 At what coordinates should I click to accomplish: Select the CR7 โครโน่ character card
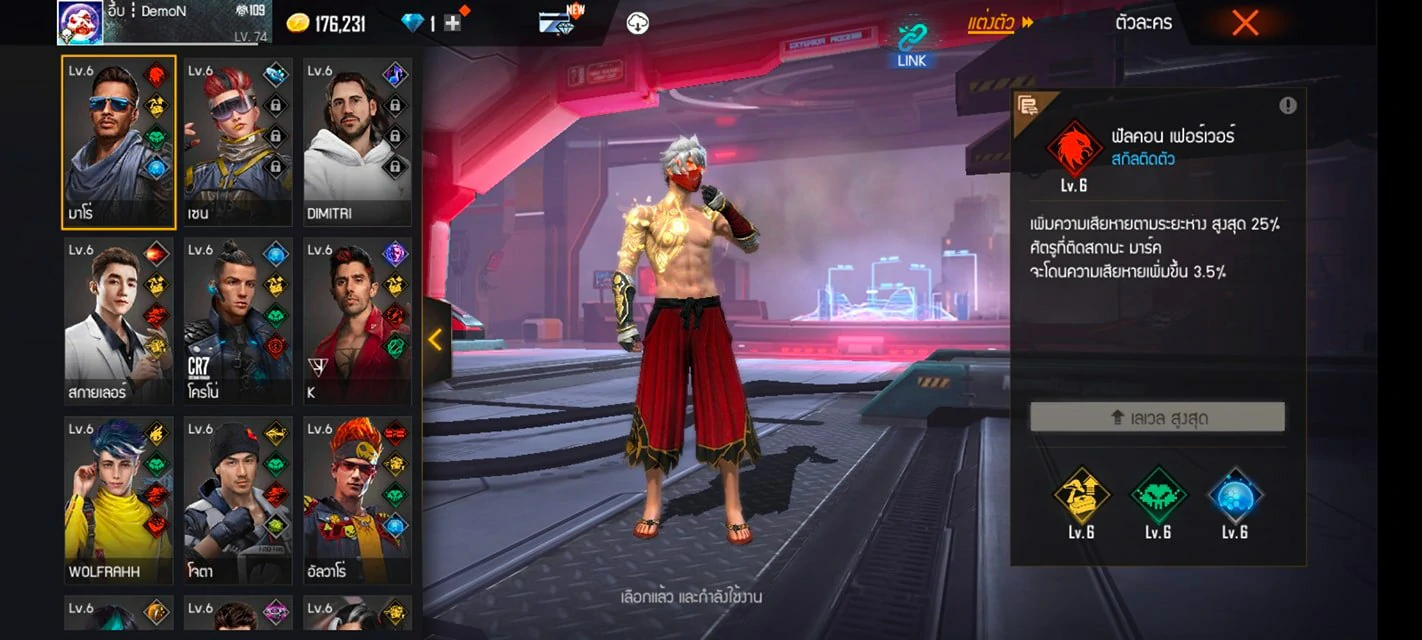tap(238, 321)
